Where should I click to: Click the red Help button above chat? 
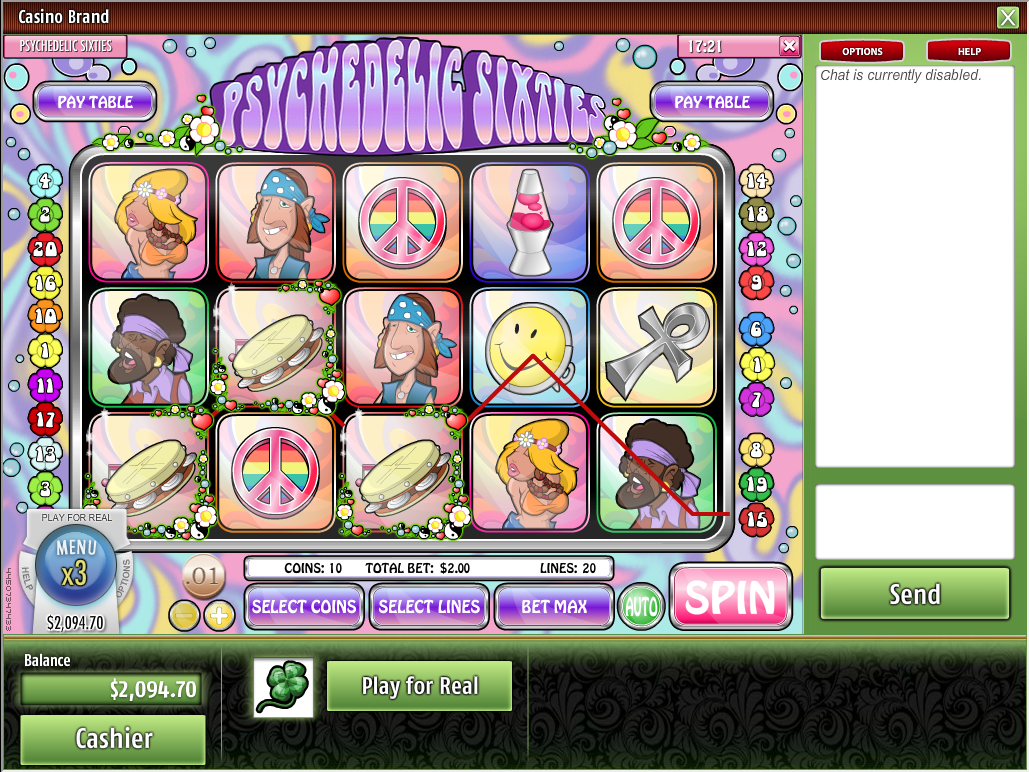(x=968, y=51)
